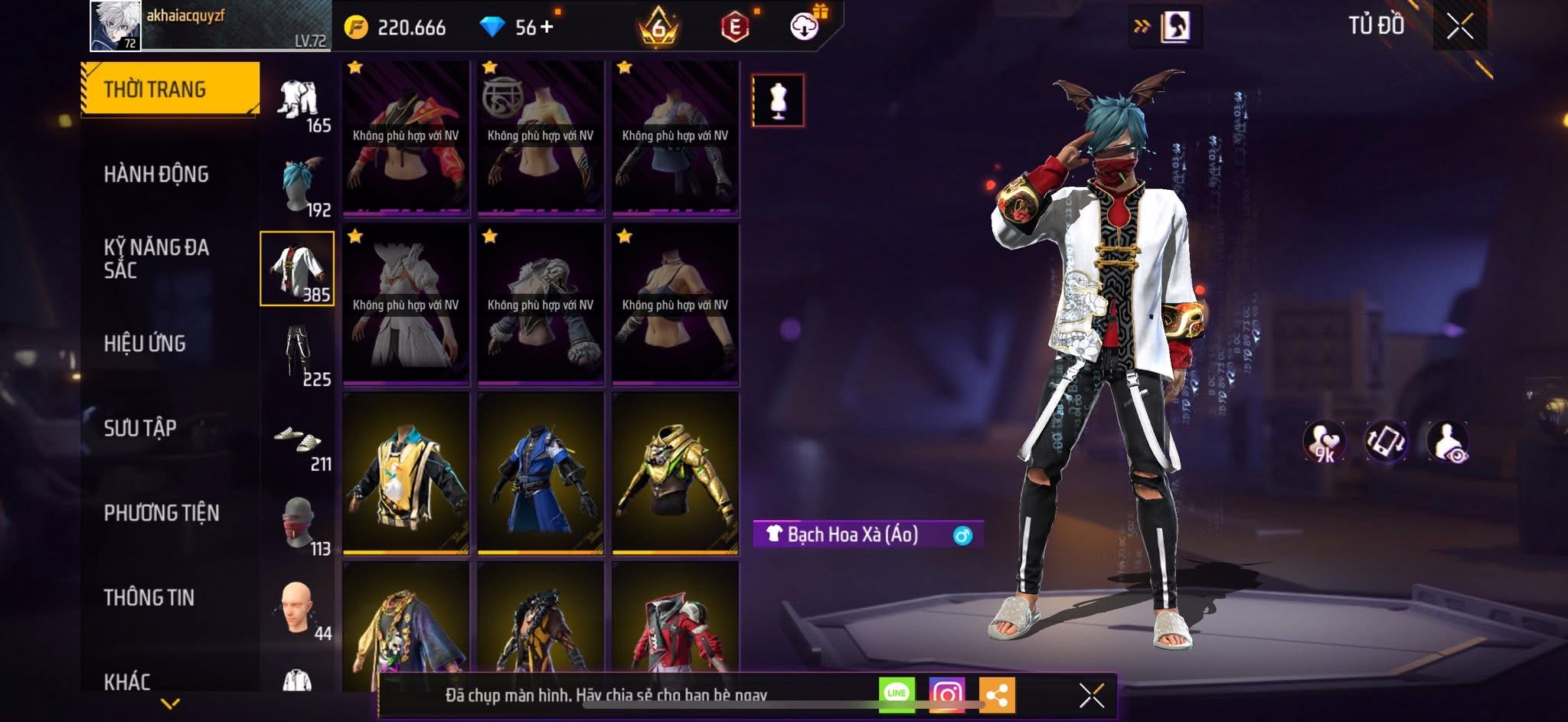
Task: Select the pants category with 225 items
Action: [299, 355]
